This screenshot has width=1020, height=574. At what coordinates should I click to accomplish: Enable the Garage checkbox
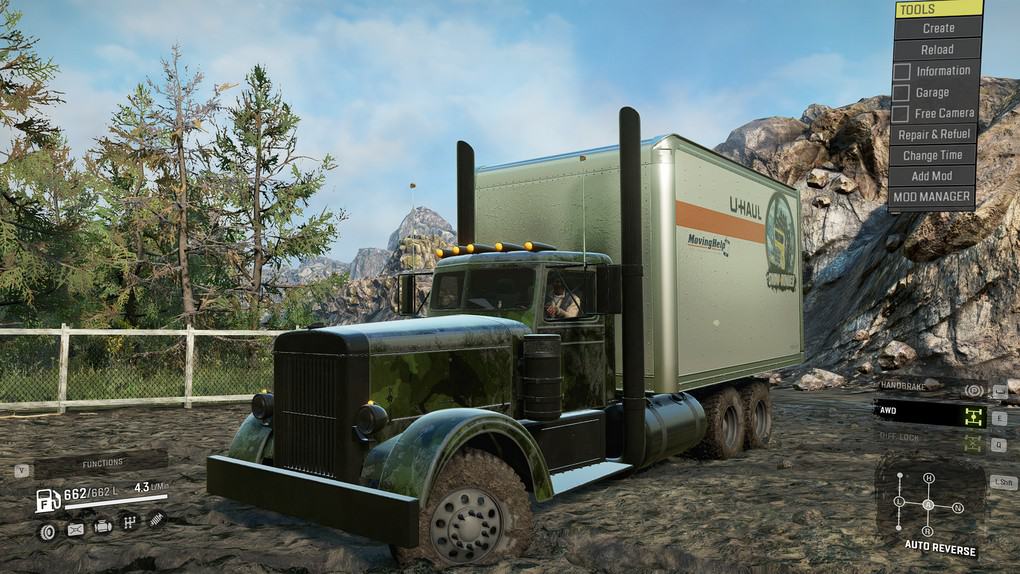pos(902,92)
